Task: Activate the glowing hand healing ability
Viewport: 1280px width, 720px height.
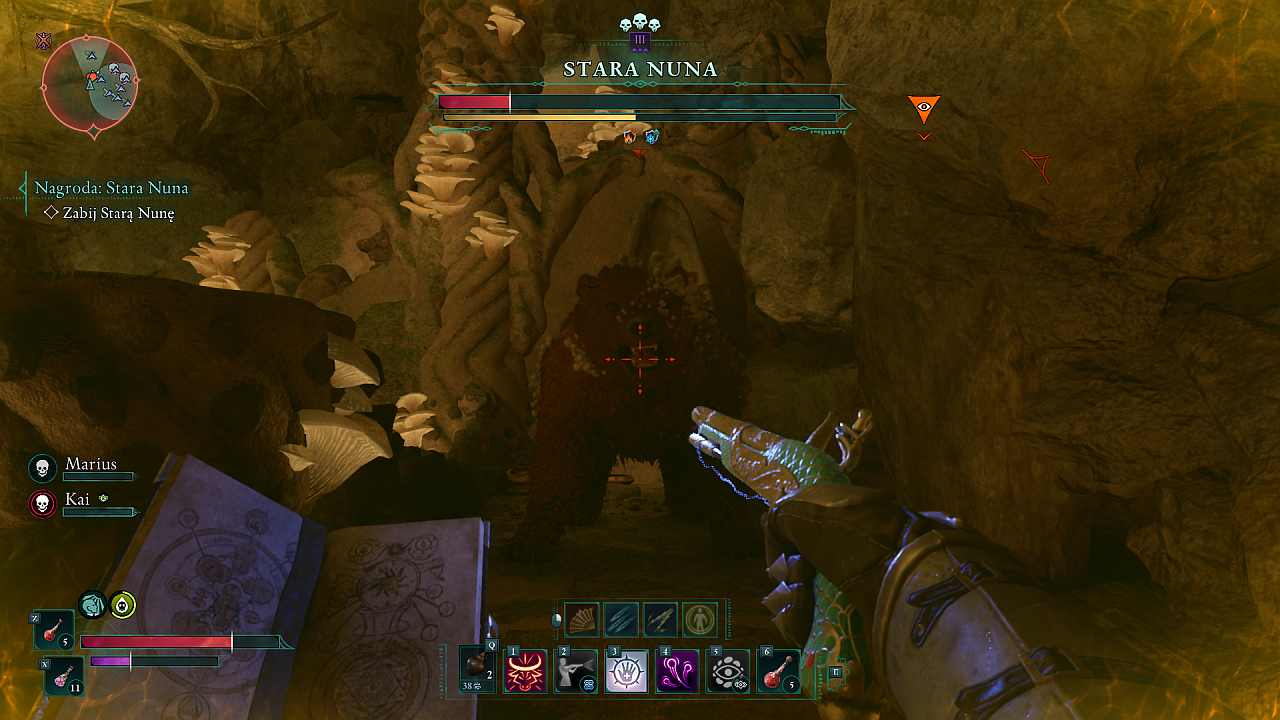Action: pyautogui.click(x=627, y=671)
